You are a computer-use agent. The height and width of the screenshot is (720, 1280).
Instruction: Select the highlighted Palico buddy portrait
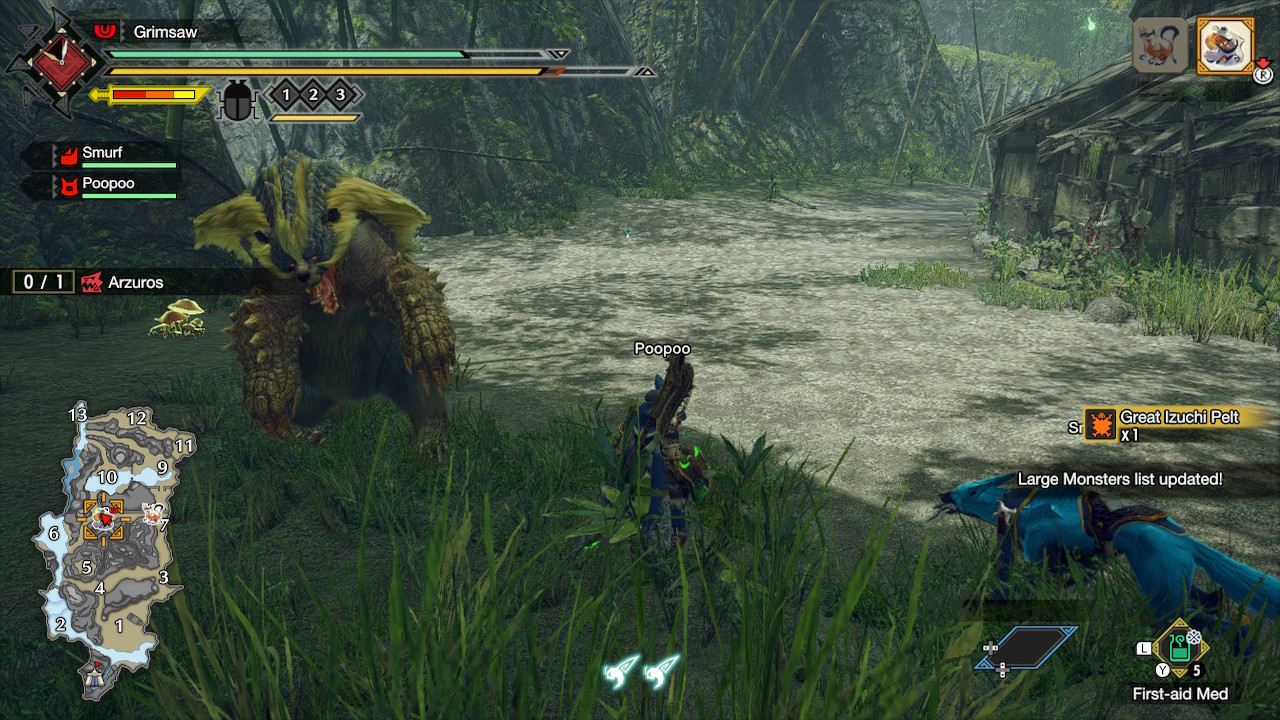[x=1225, y=45]
